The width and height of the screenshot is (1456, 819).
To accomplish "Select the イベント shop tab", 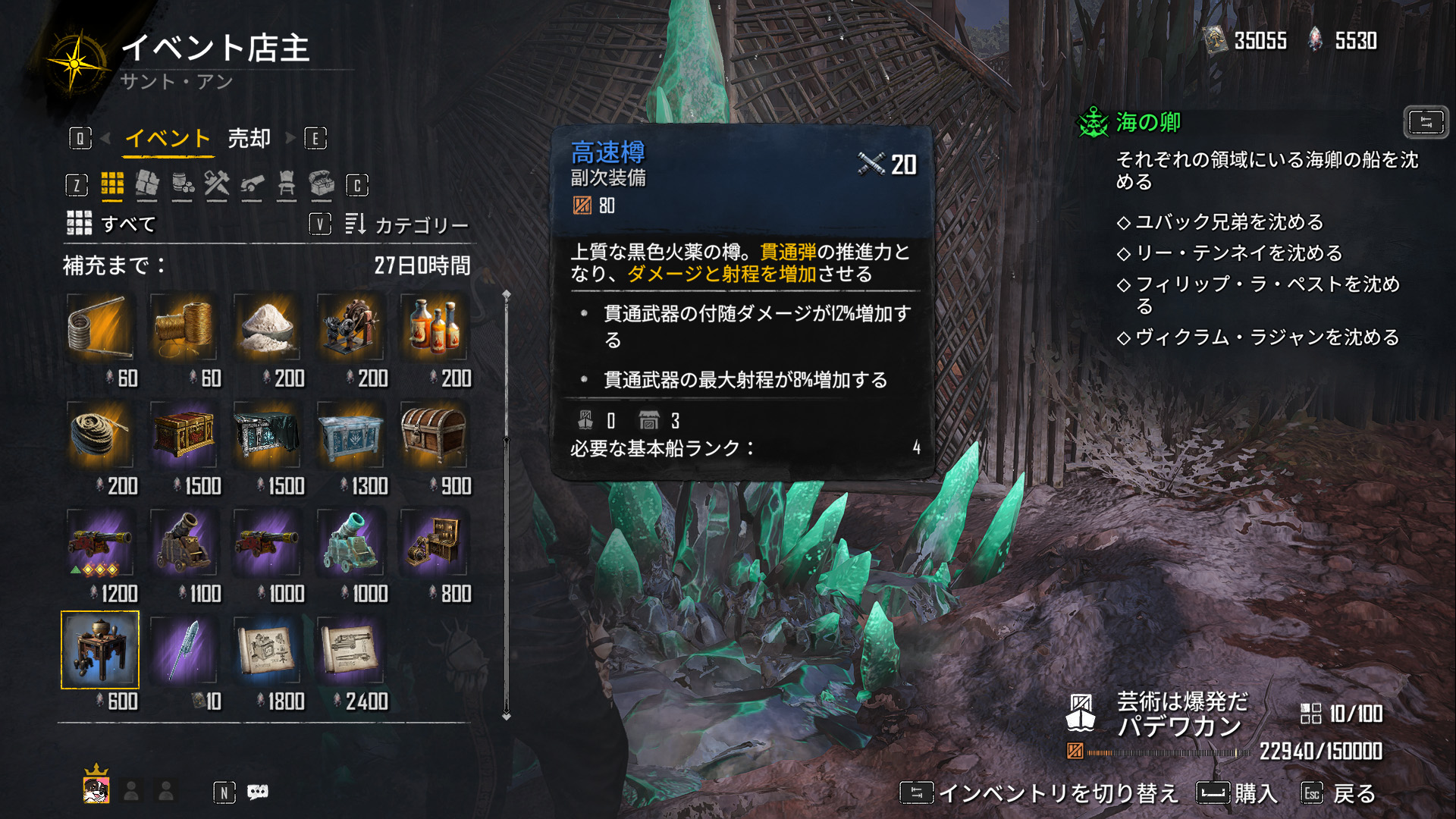I will pyautogui.click(x=168, y=139).
